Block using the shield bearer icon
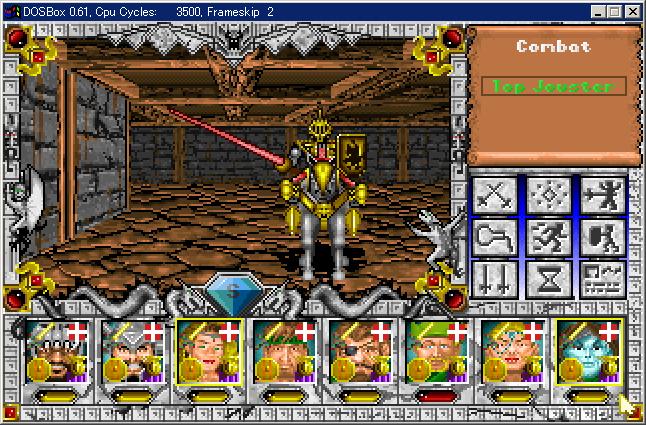 tap(601, 237)
